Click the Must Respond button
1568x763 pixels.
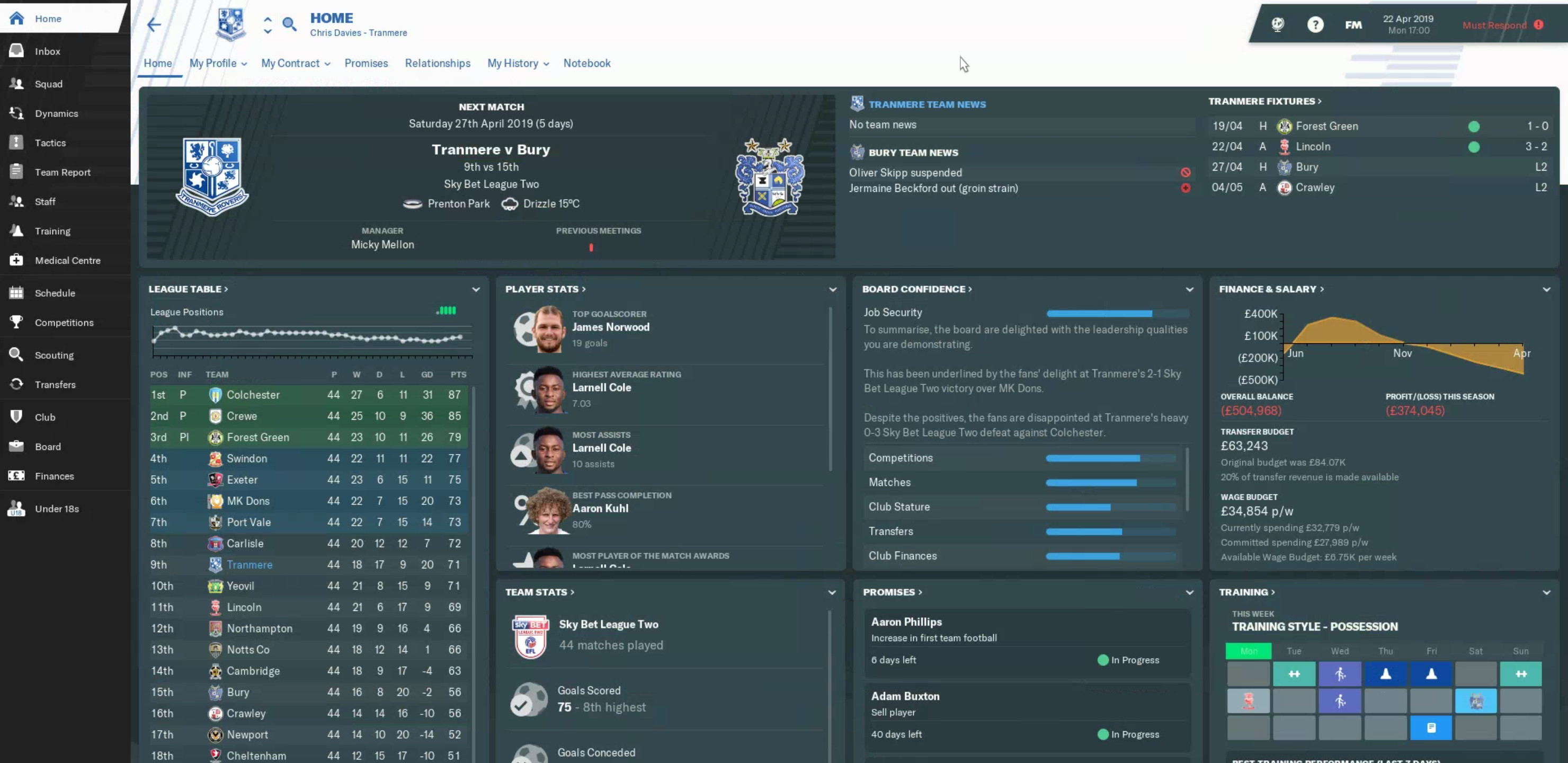[1502, 25]
